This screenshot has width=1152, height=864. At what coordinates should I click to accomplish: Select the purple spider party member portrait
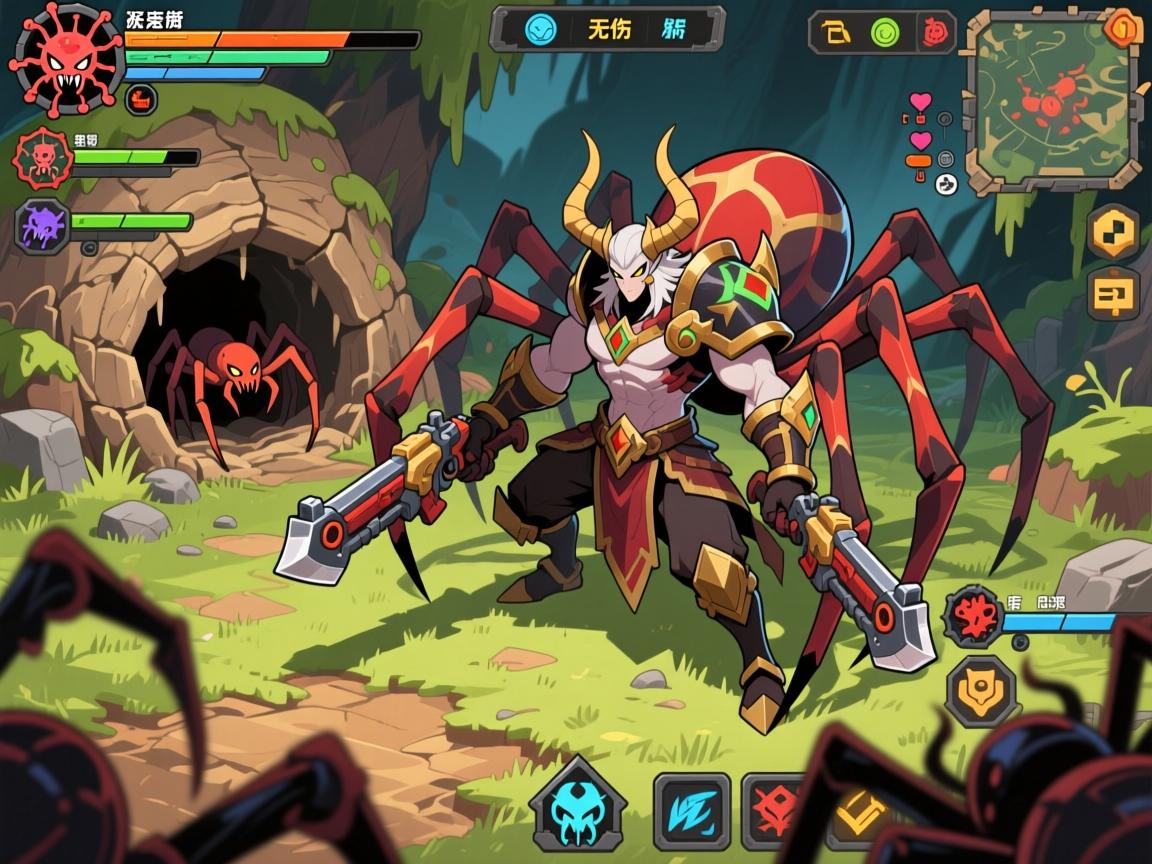(x=43, y=225)
